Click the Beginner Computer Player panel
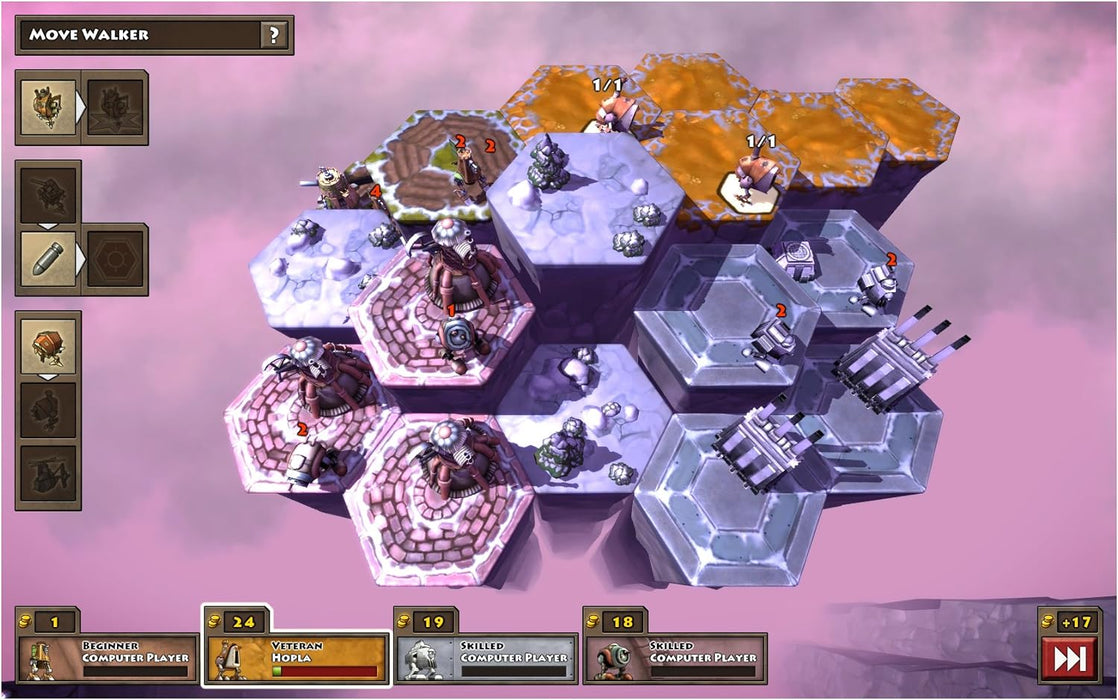This screenshot has width=1118, height=700. point(107,657)
